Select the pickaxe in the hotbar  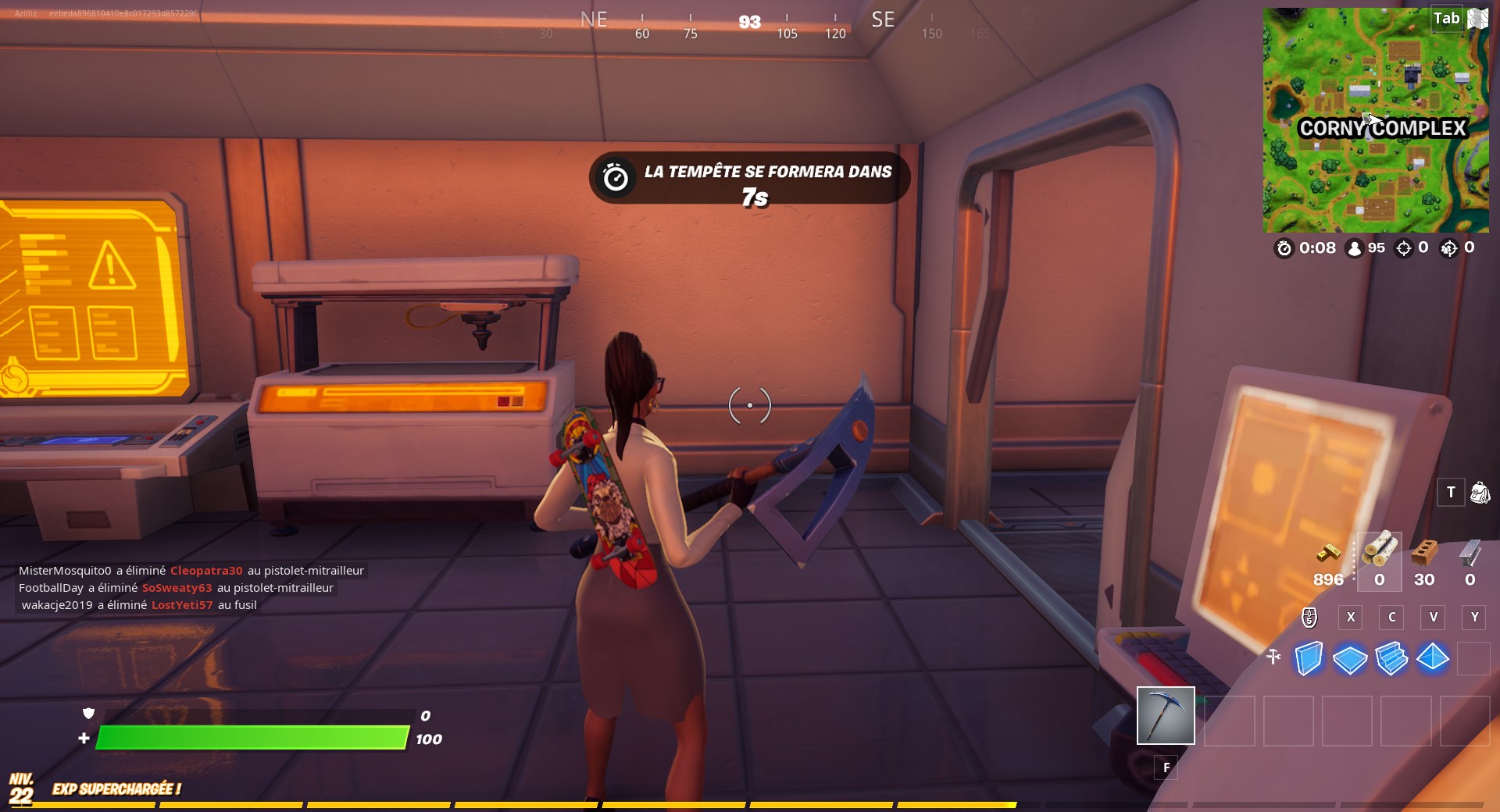1165,716
